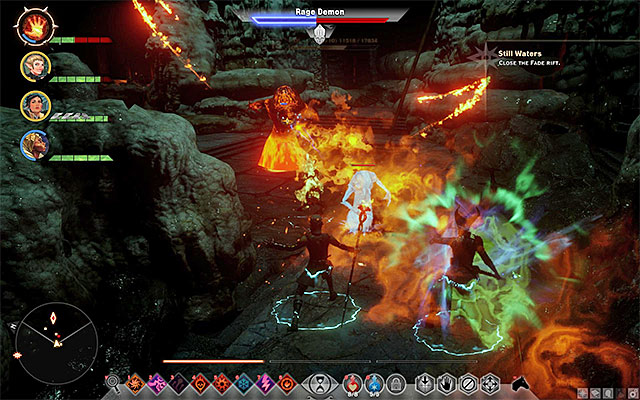
Task: Toggle the hourglass tactical pause eye
Action: [x=320, y=381]
